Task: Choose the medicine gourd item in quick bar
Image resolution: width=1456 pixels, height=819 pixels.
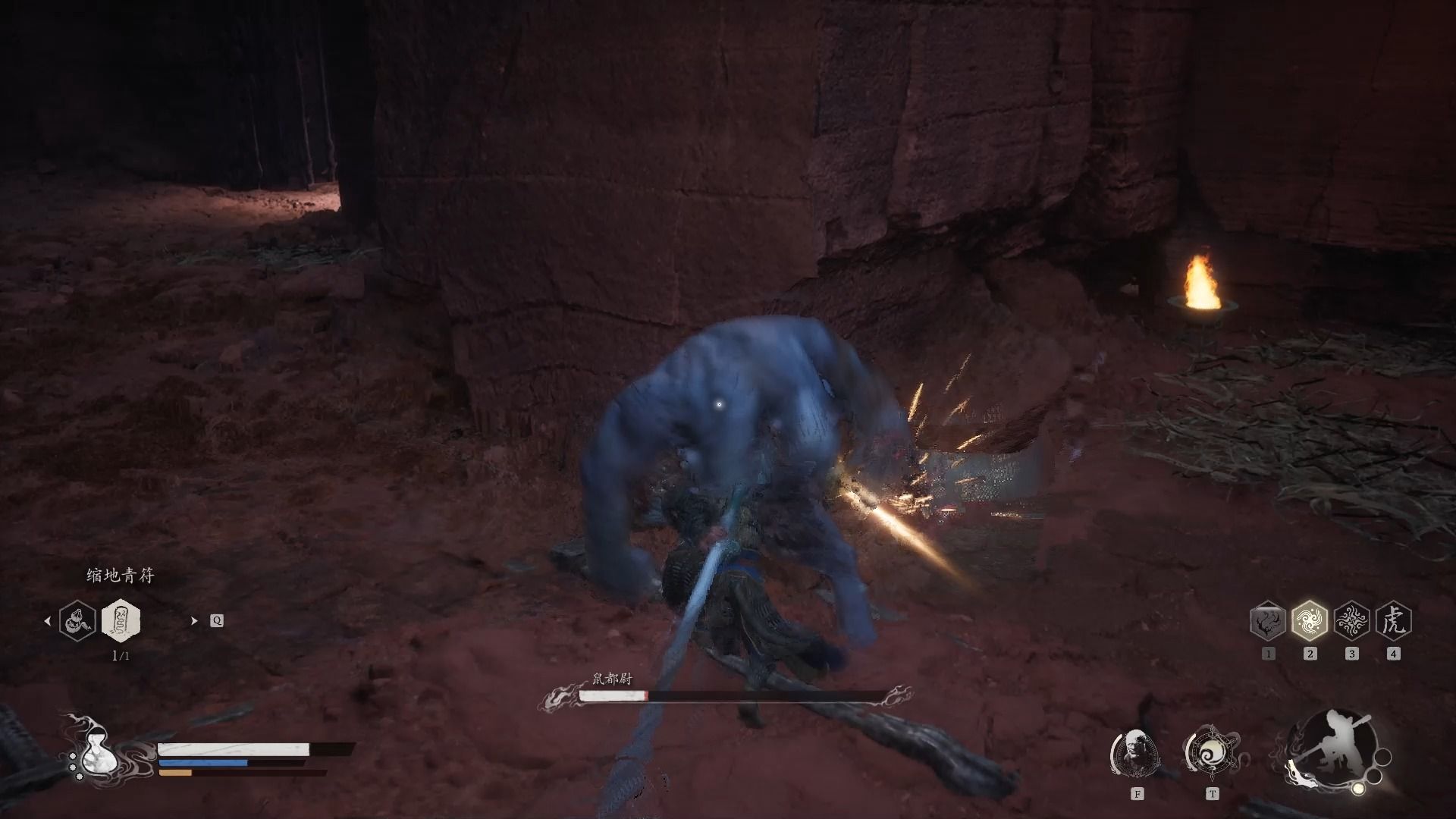Action: (x=78, y=620)
